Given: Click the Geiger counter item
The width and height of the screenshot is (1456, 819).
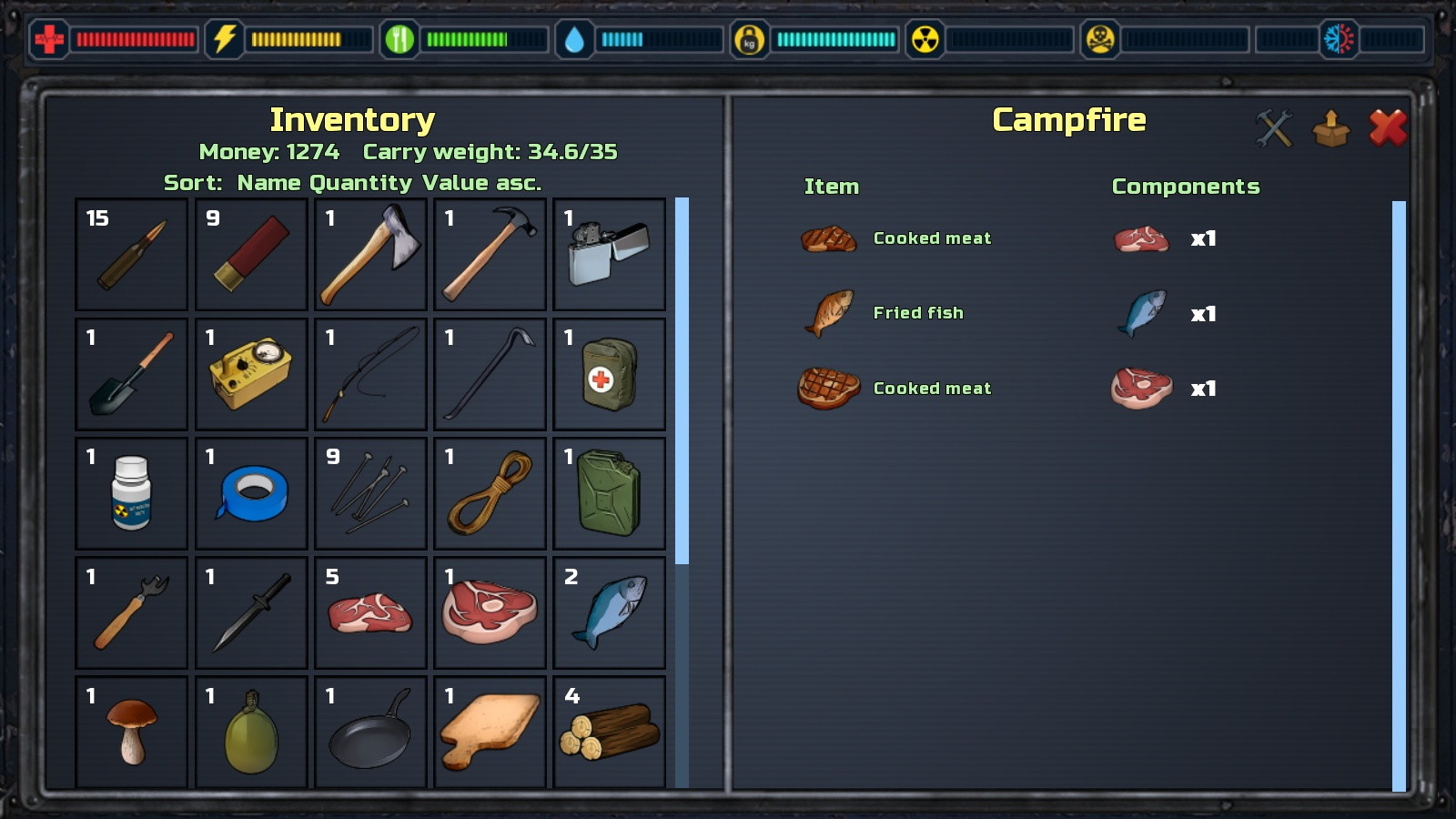Looking at the screenshot, I should [250, 373].
